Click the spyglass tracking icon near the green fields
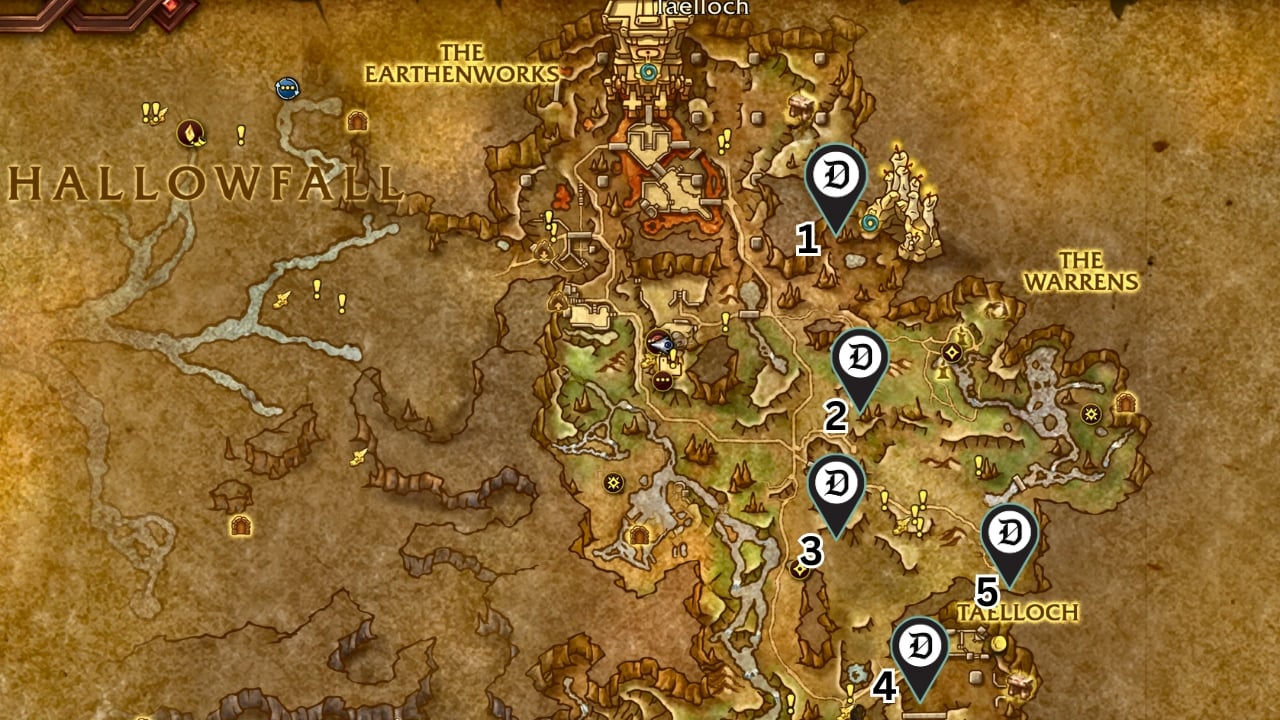 [x=659, y=341]
